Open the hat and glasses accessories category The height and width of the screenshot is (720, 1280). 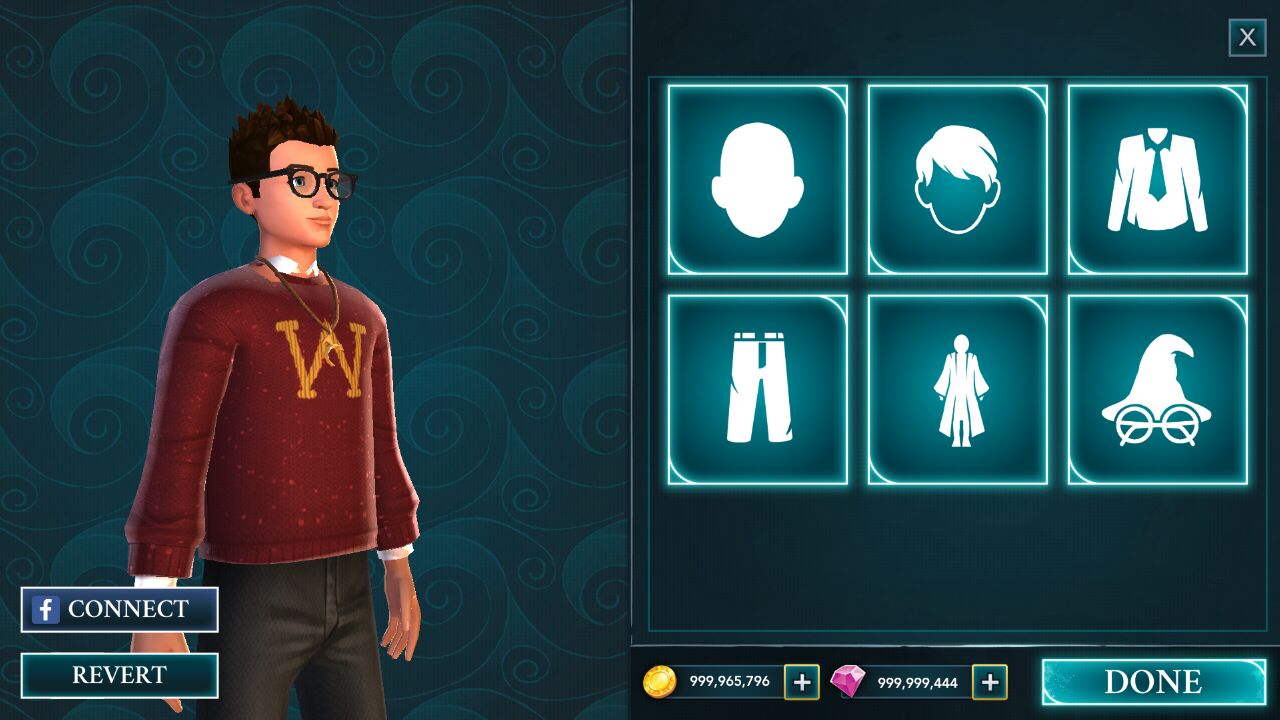(1157, 390)
